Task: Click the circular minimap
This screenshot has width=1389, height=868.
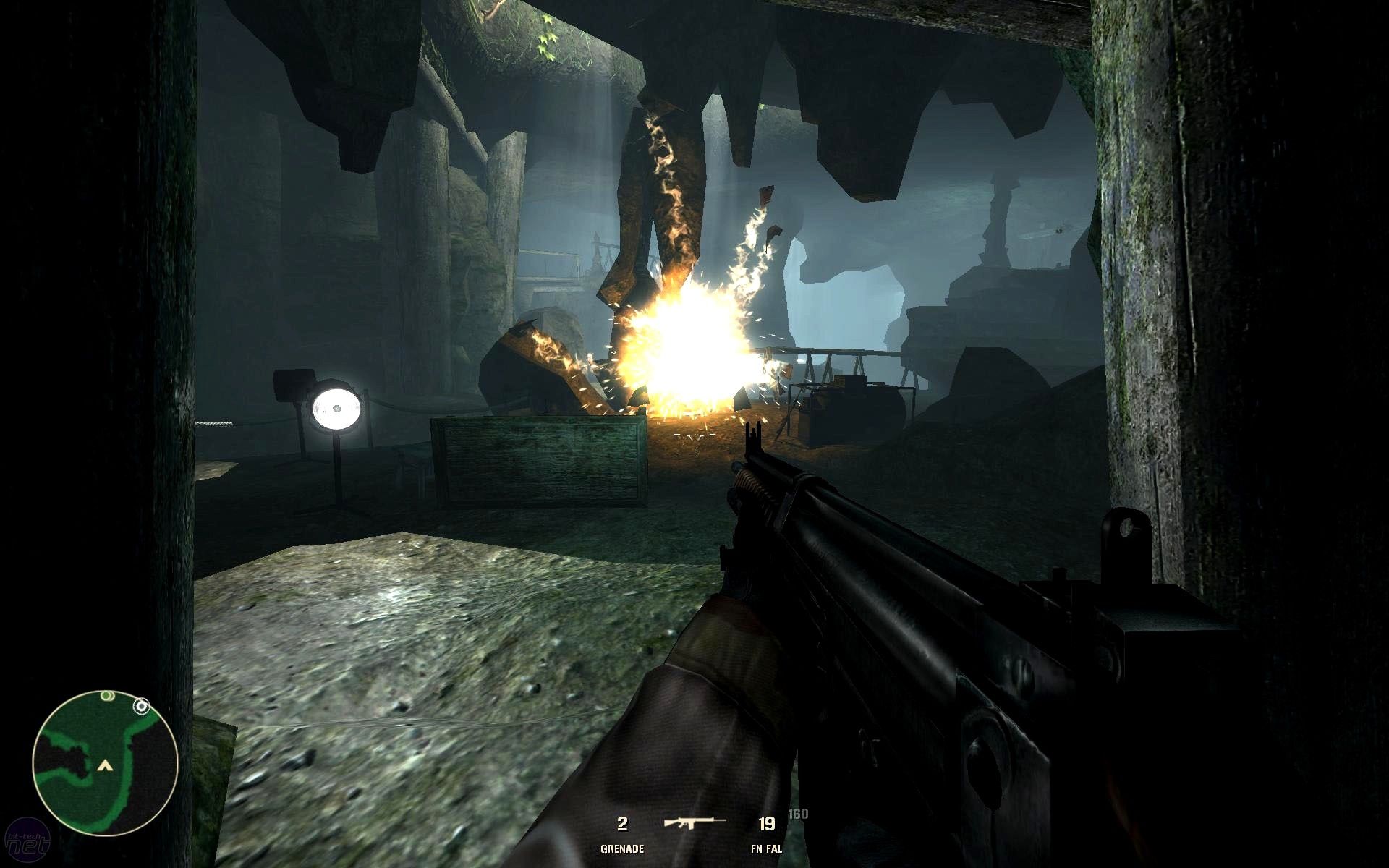Action: (106, 763)
